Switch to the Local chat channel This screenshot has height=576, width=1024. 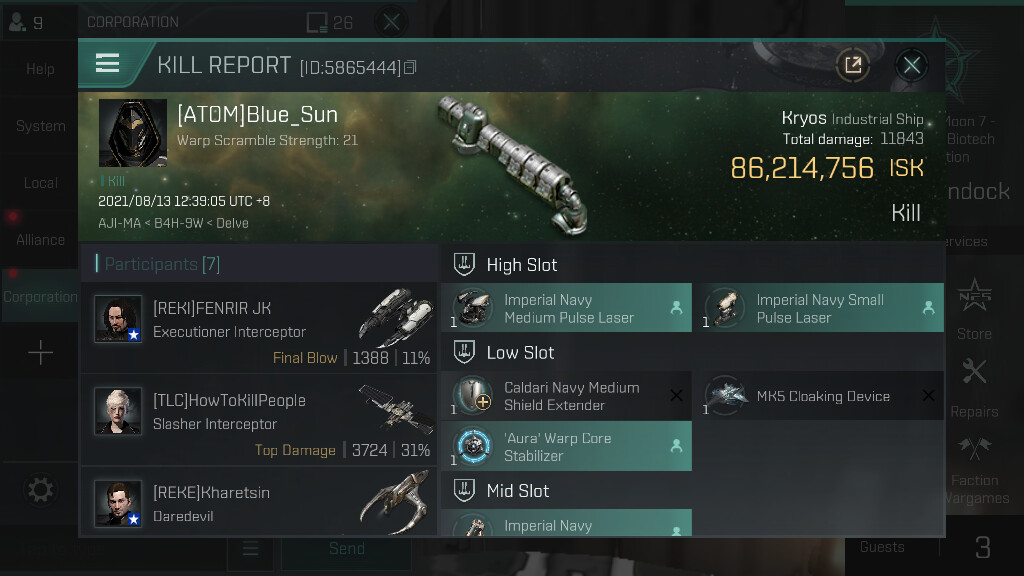(40, 183)
